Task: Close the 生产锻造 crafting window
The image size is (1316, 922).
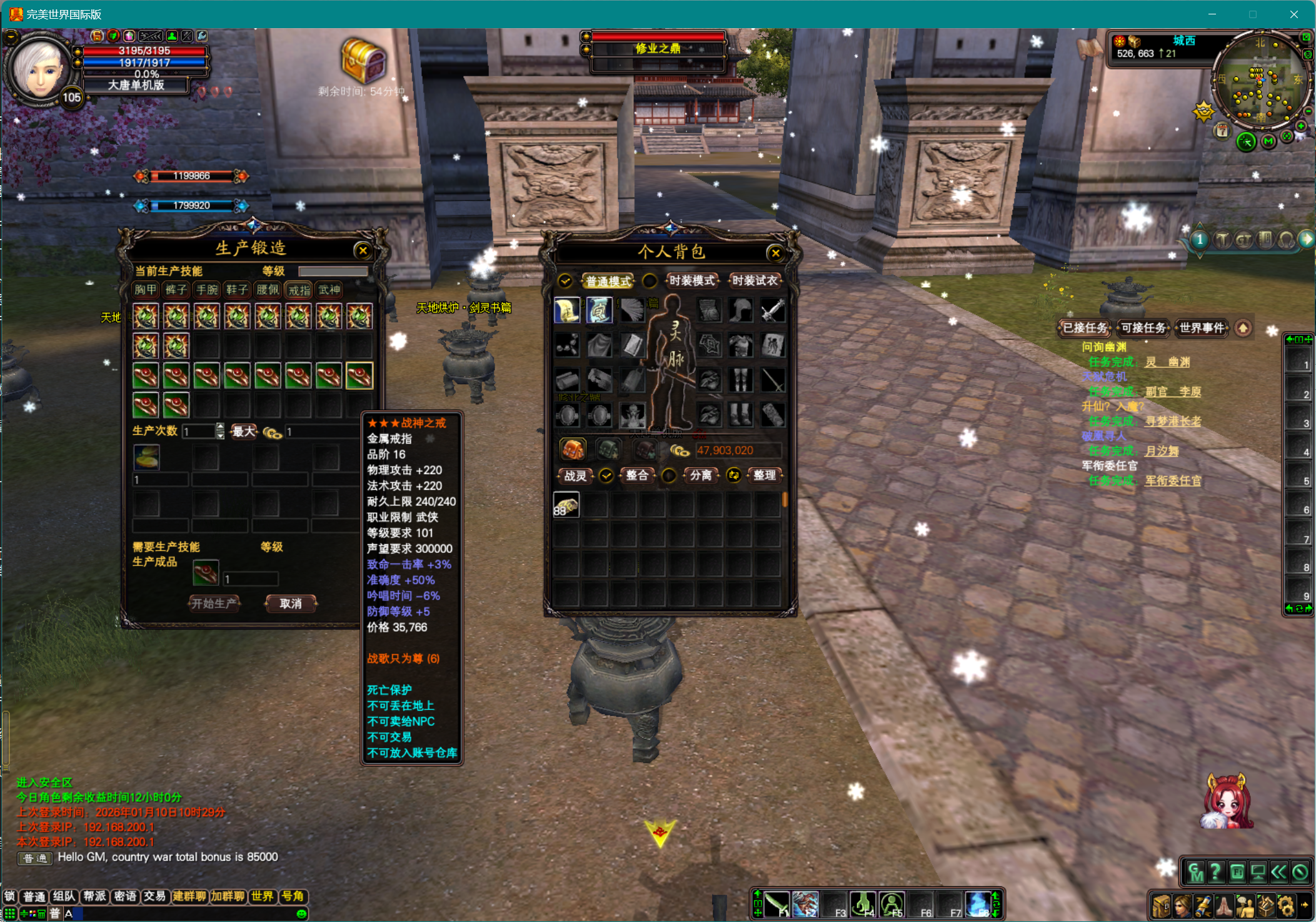Action: [x=363, y=251]
